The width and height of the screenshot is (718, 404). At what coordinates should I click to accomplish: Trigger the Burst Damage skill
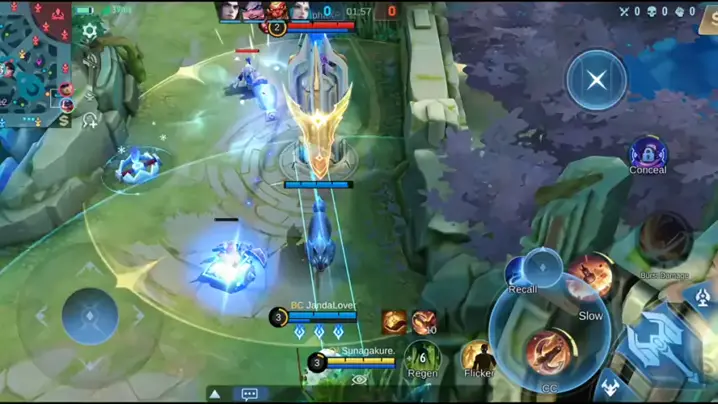pyautogui.click(x=664, y=240)
